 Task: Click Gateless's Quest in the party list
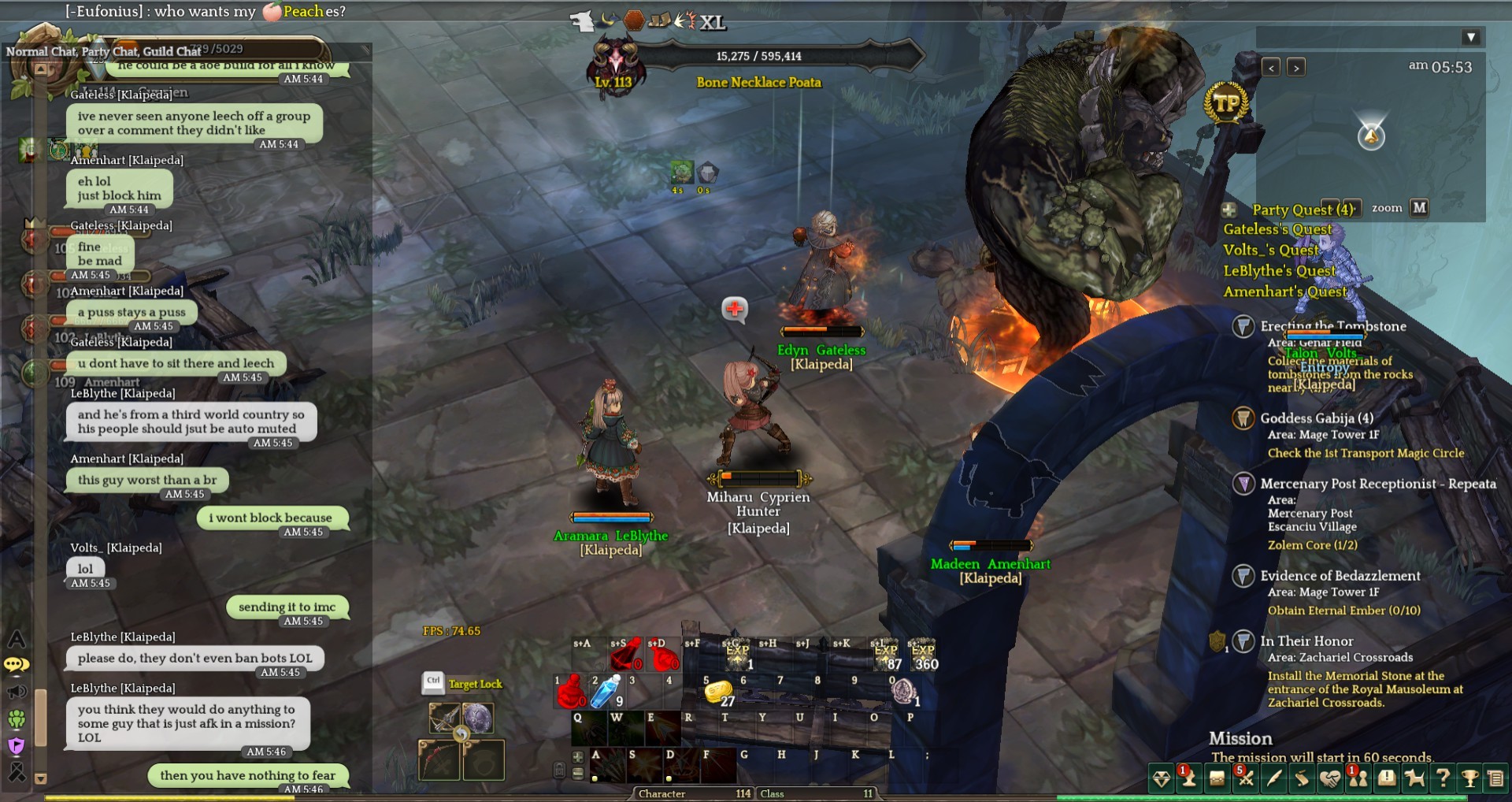coord(1277,229)
